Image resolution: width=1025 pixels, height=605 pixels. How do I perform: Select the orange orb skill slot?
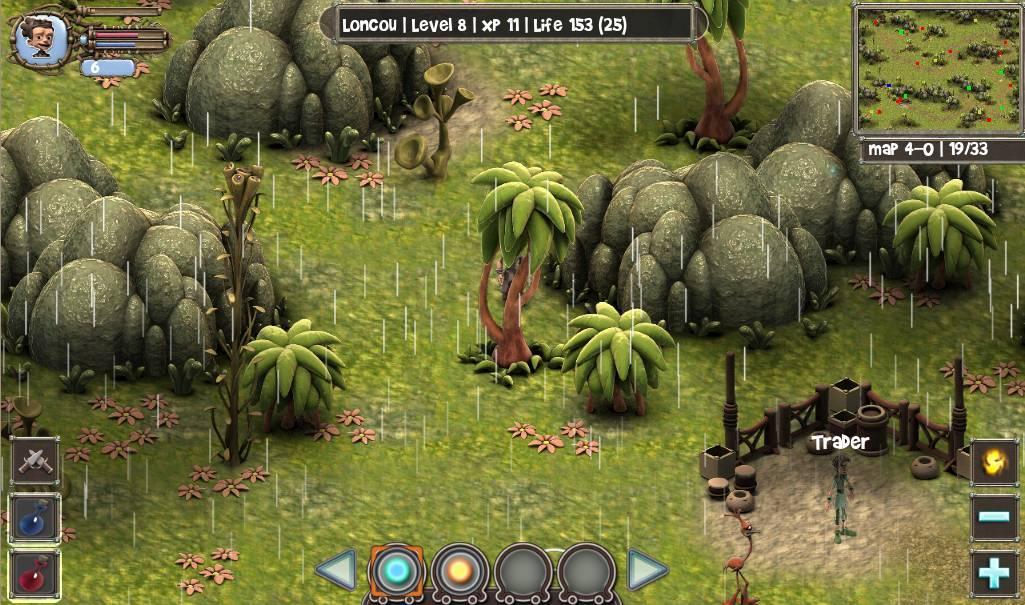click(460, 571)
